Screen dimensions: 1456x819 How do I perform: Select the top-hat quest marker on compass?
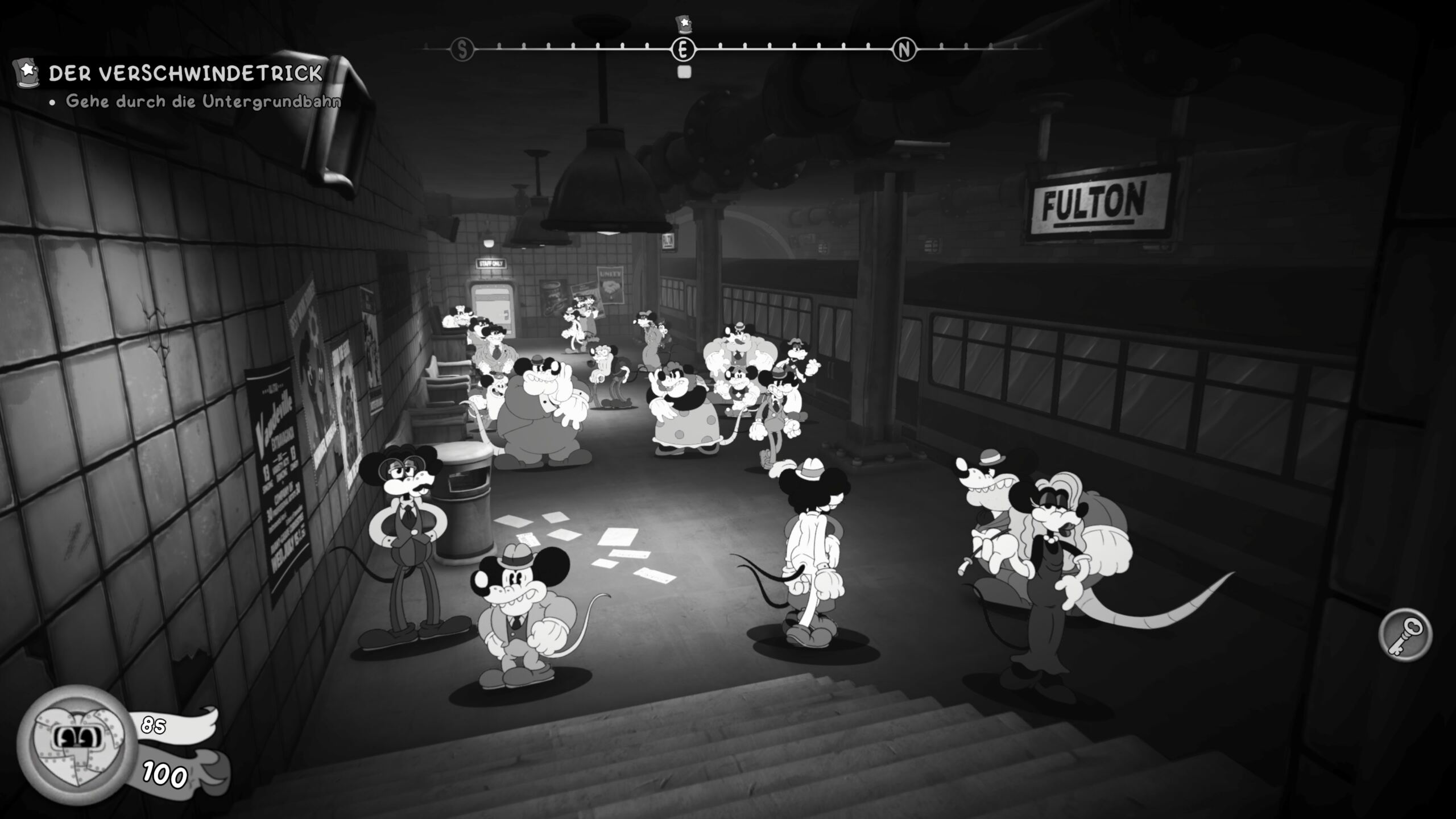pos(683,24)
